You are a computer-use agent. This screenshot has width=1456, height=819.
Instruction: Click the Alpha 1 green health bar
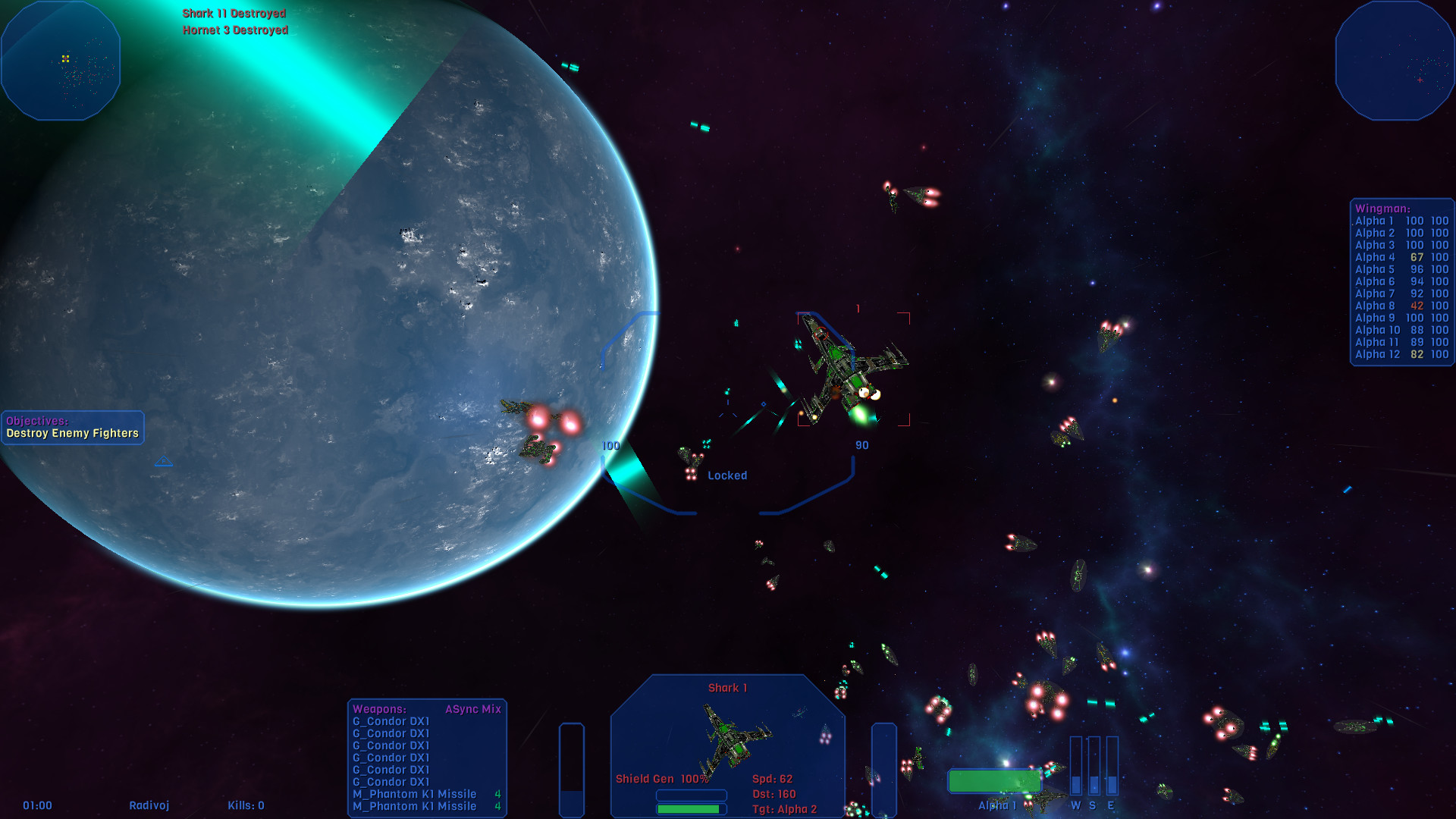(x=995, y=781)
